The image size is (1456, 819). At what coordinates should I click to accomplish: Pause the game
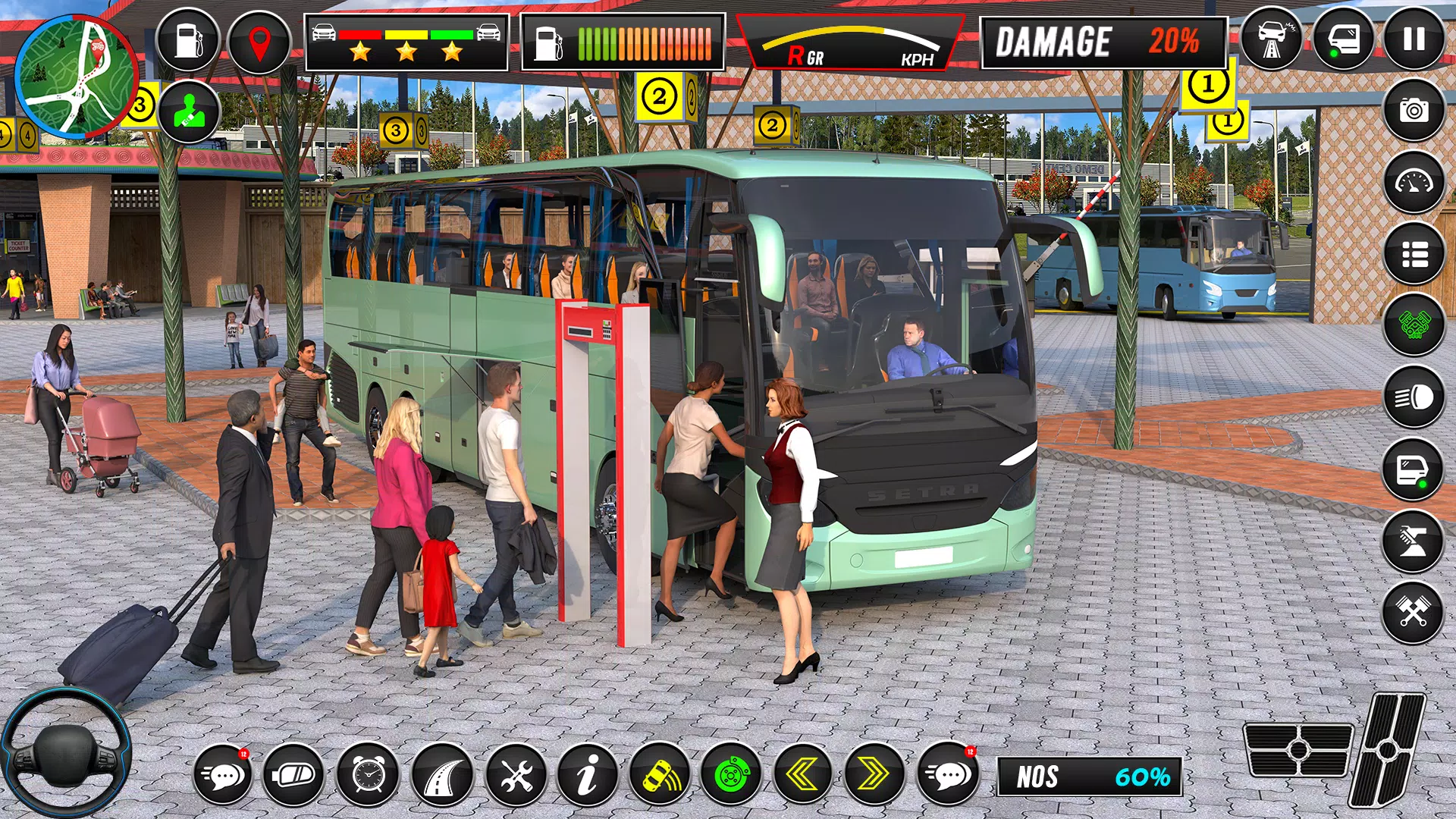(x=1414, y=39)
